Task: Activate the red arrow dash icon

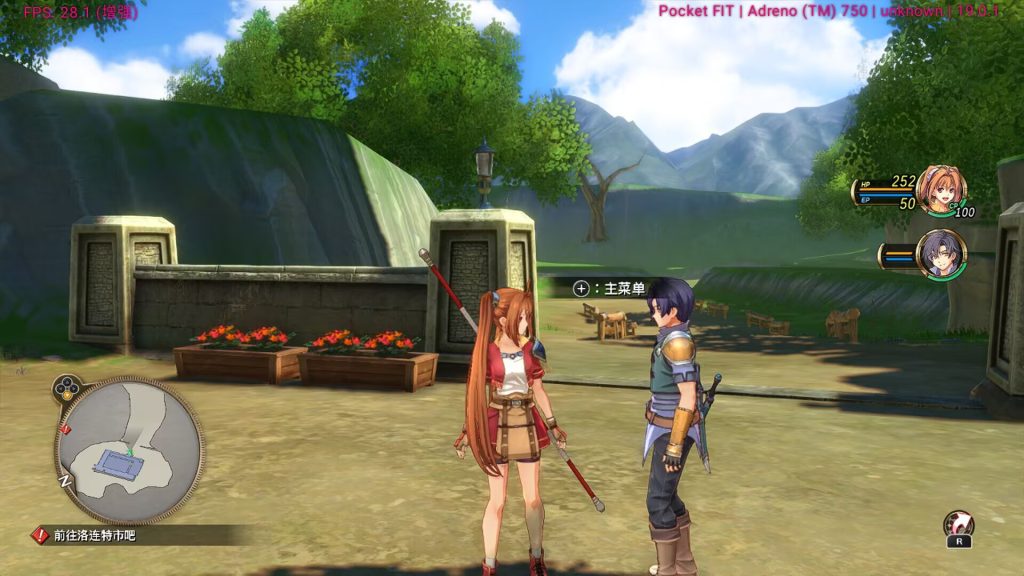Action: (959, 524)
